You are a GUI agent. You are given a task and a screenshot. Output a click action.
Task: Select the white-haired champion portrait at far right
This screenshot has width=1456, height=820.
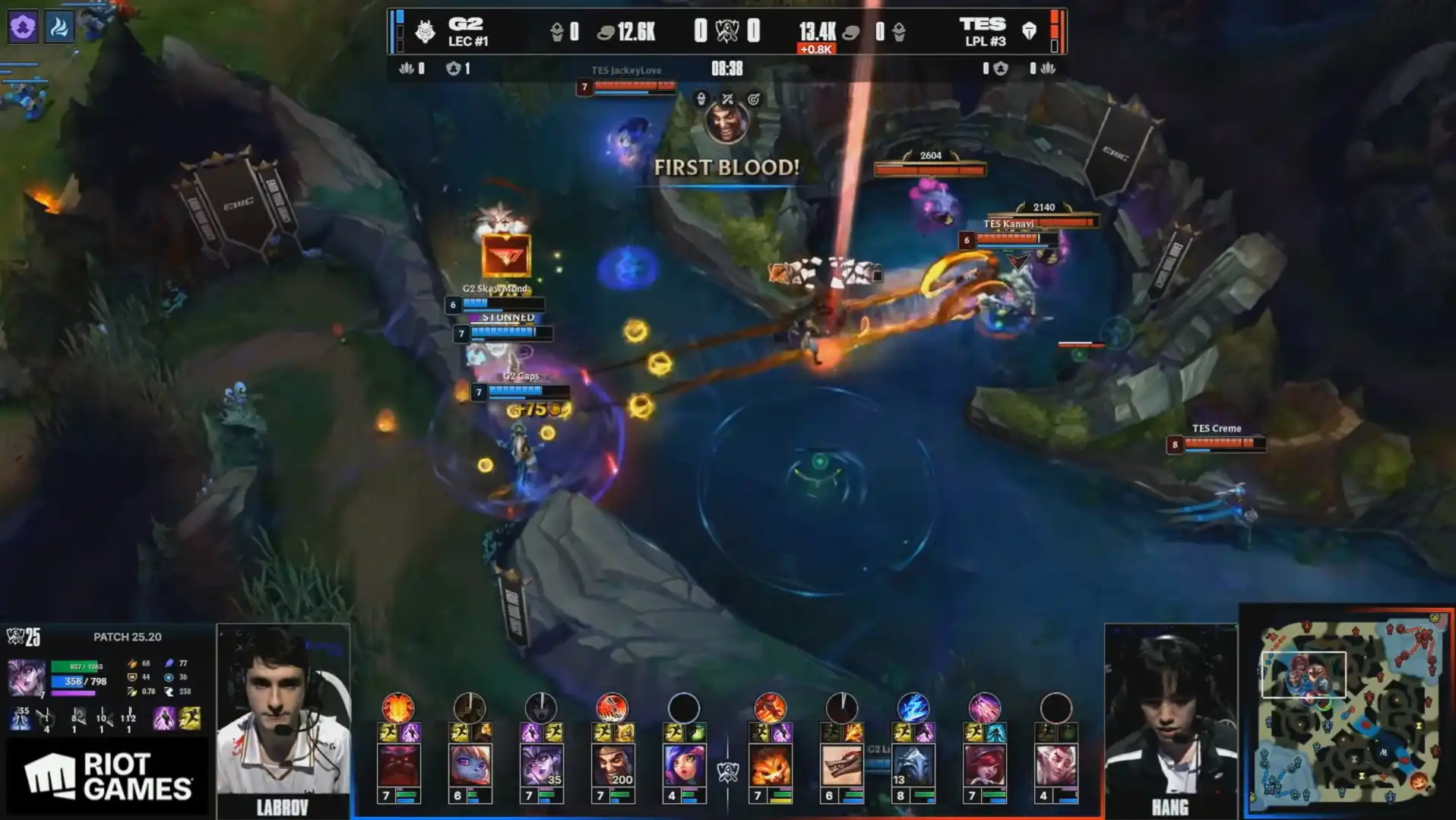[x=1056, y=765]
